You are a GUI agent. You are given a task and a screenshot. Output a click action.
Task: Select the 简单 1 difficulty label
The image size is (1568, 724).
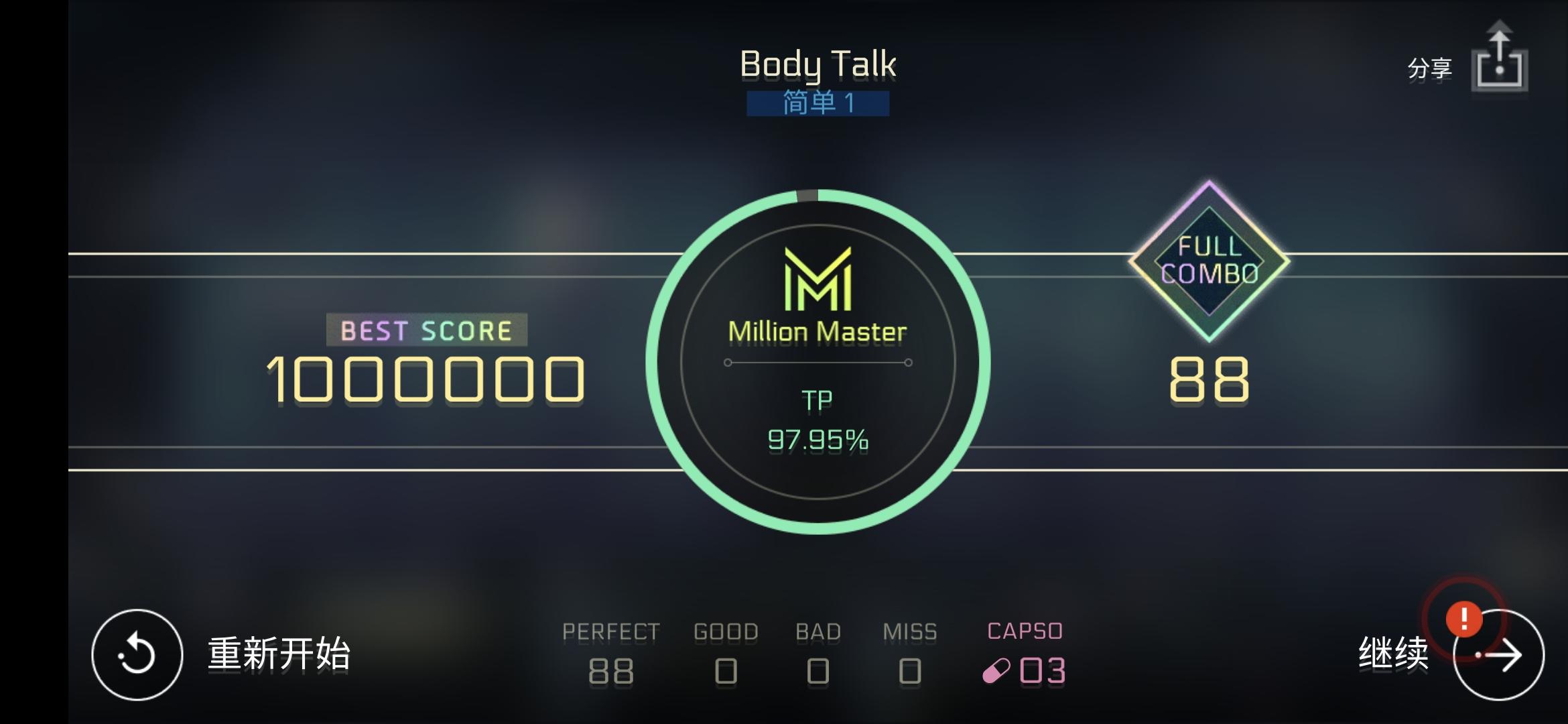pyautogui.click(x=818, y=104)
